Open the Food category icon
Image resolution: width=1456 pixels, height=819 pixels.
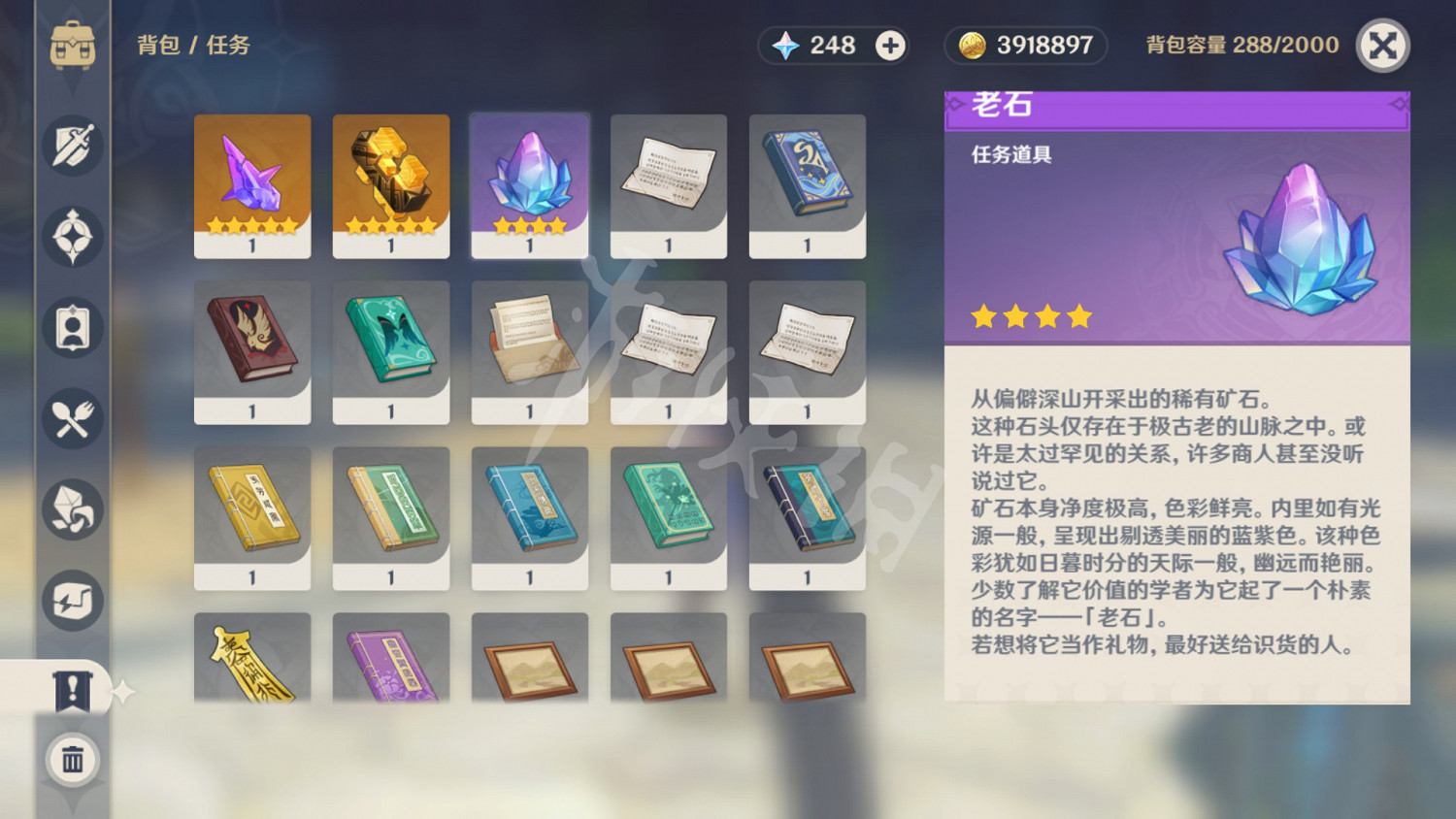pos(72,418)
